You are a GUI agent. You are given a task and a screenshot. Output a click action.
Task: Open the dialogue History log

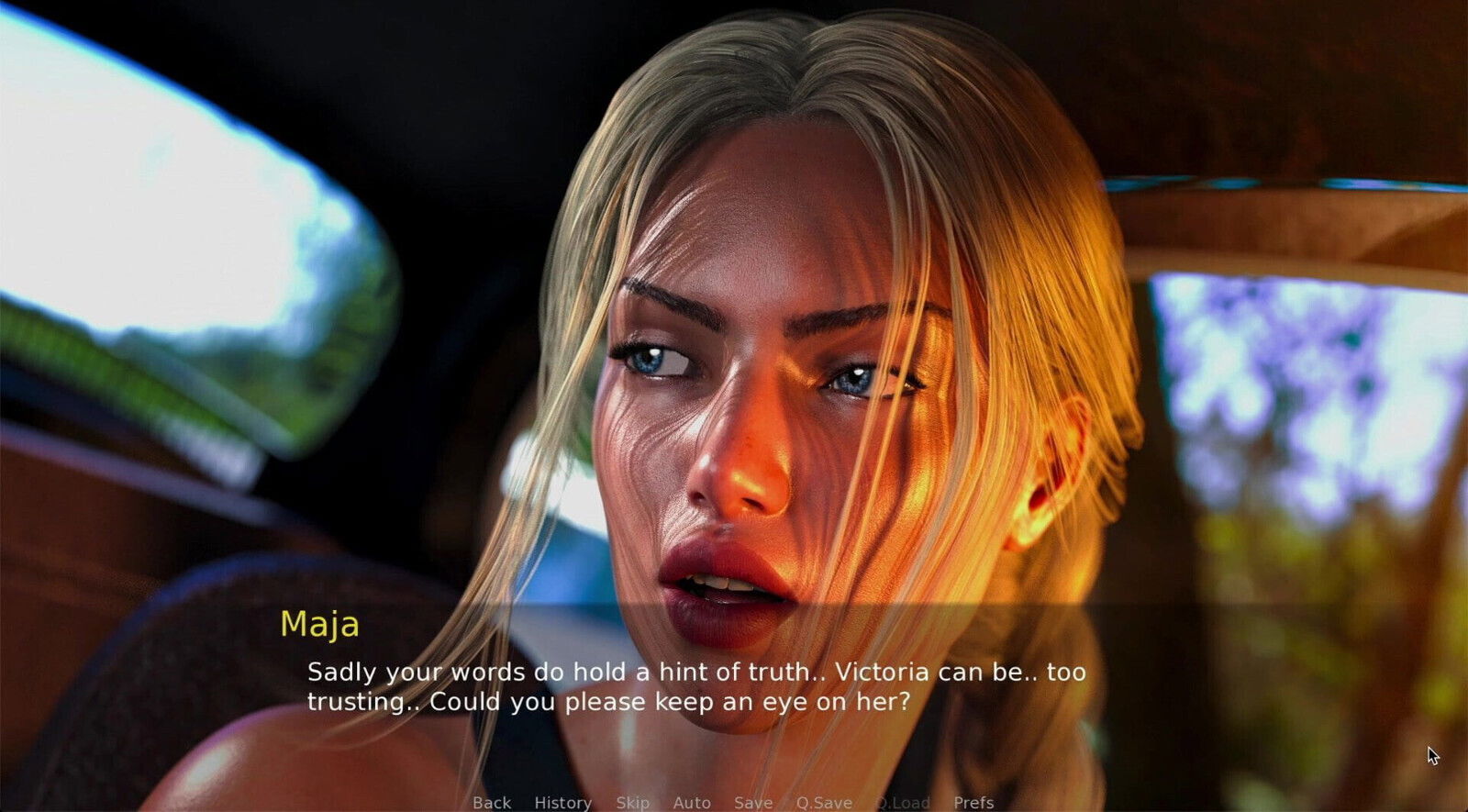coord(562,802)
